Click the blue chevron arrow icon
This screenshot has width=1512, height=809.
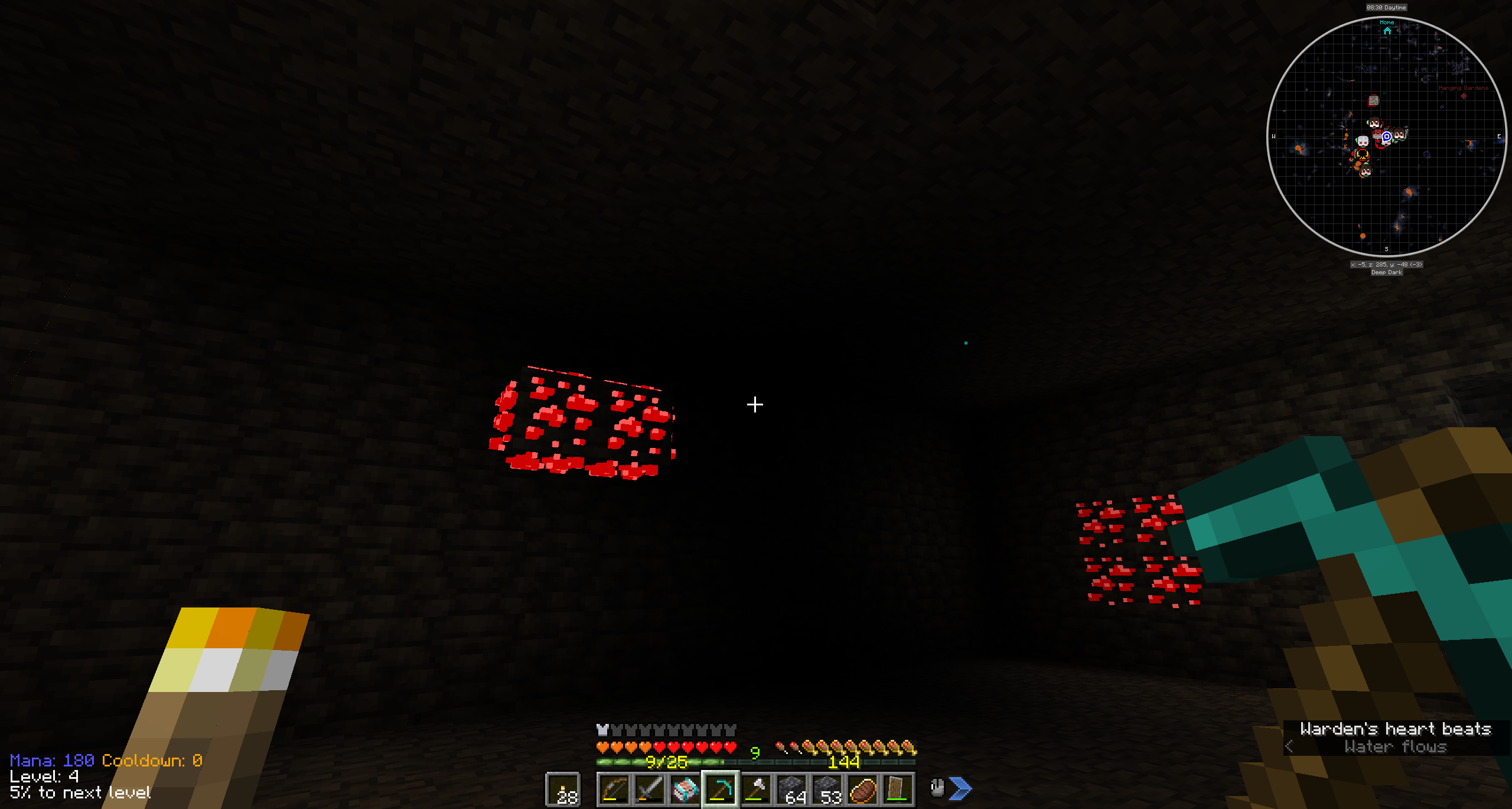click(961, 788)
